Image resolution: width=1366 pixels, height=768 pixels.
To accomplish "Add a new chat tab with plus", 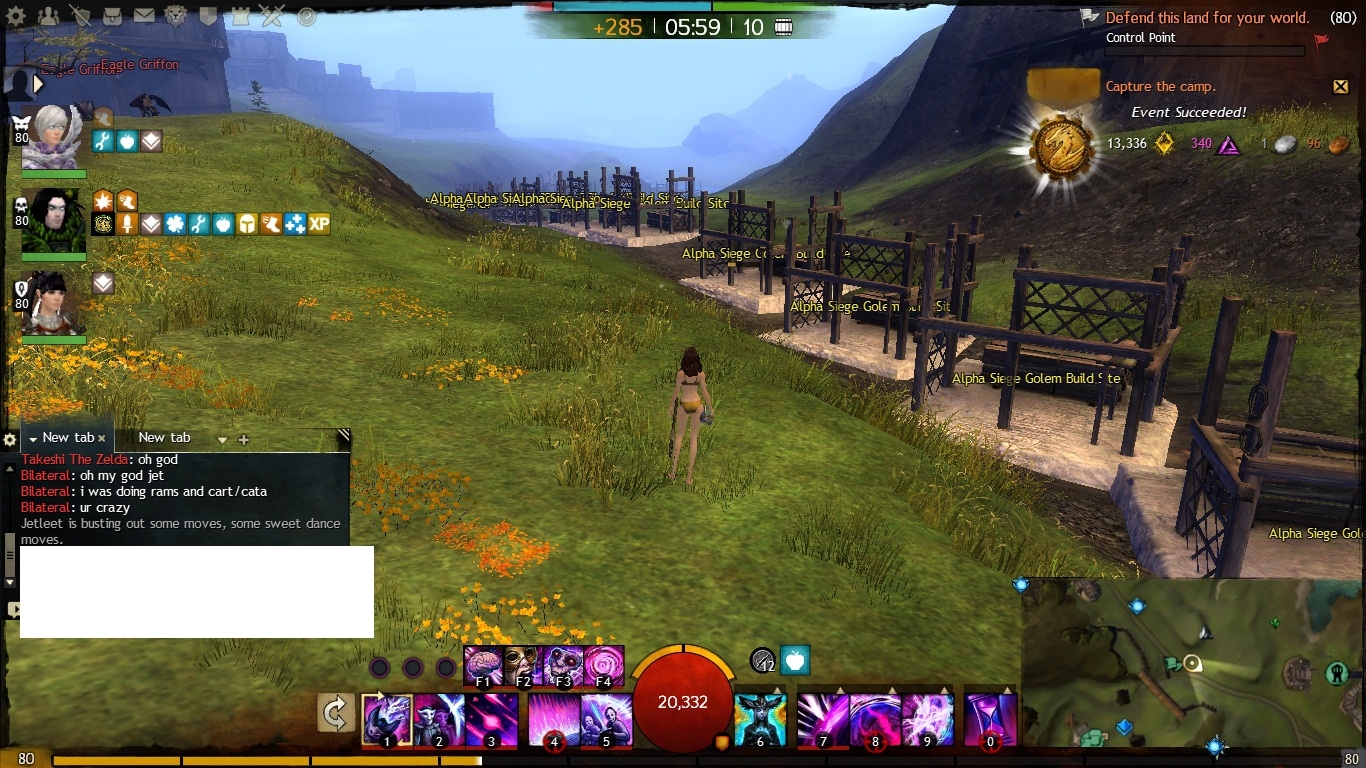I will (243, 439).
